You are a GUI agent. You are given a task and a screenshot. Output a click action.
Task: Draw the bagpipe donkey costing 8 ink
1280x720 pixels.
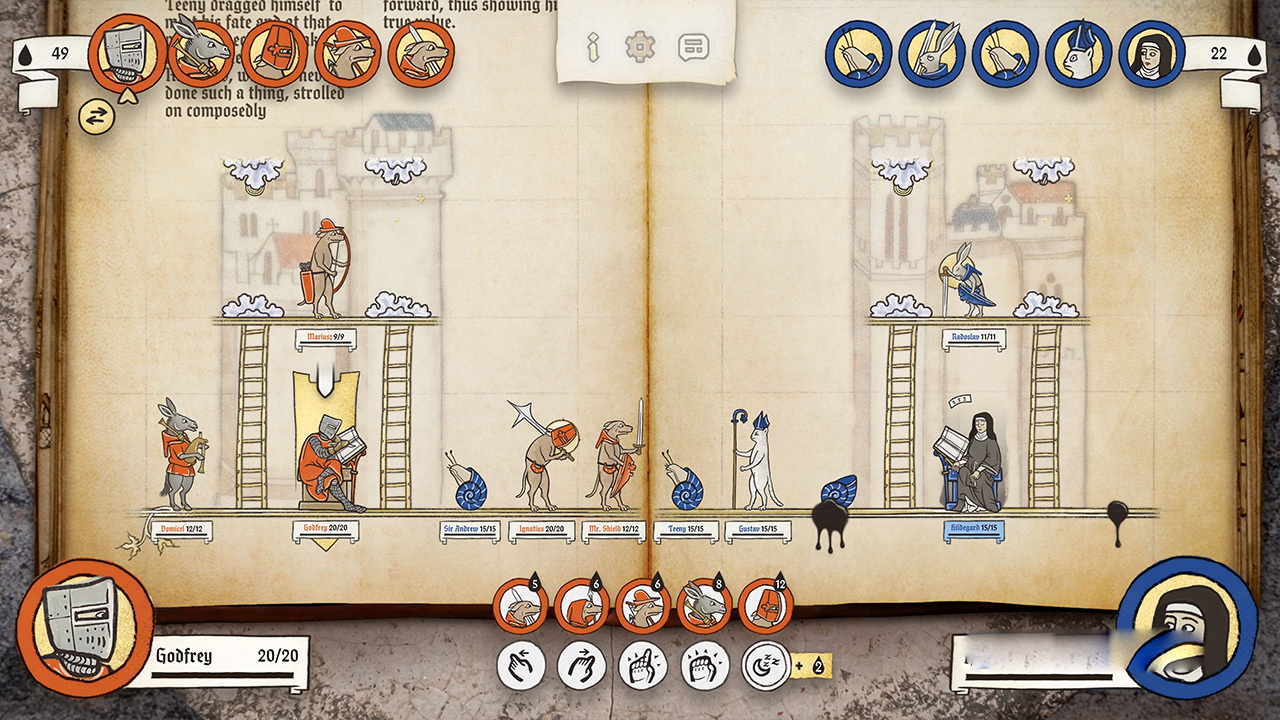click(705, 606)
